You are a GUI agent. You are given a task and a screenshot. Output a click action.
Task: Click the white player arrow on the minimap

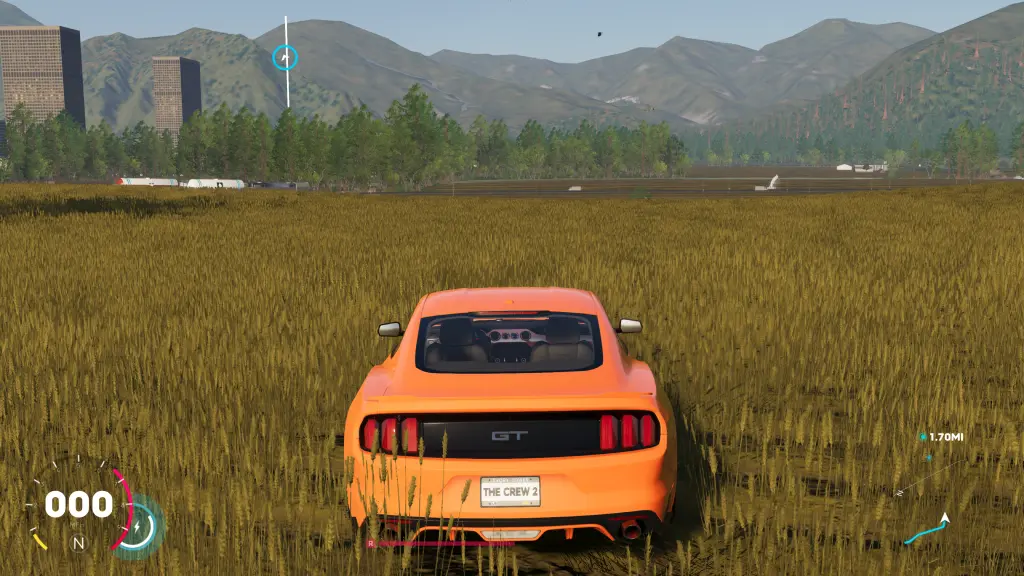tap(943, 519)
